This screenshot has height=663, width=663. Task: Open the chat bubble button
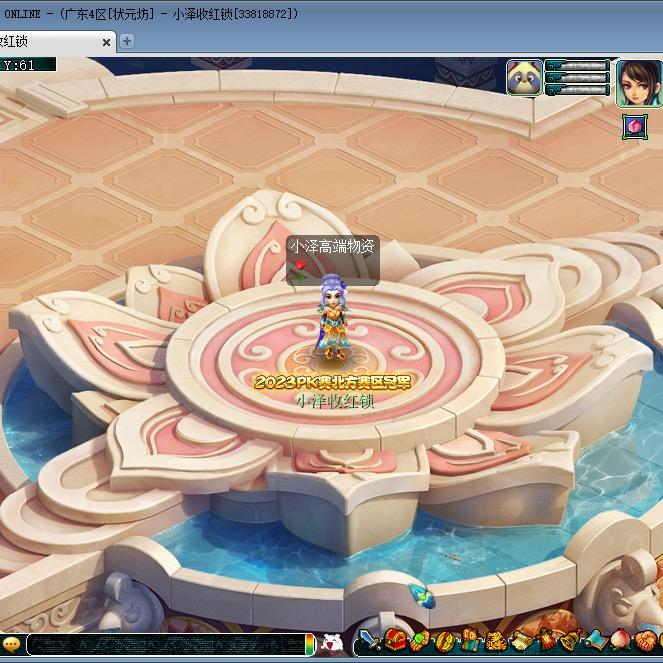coord(12,644)
